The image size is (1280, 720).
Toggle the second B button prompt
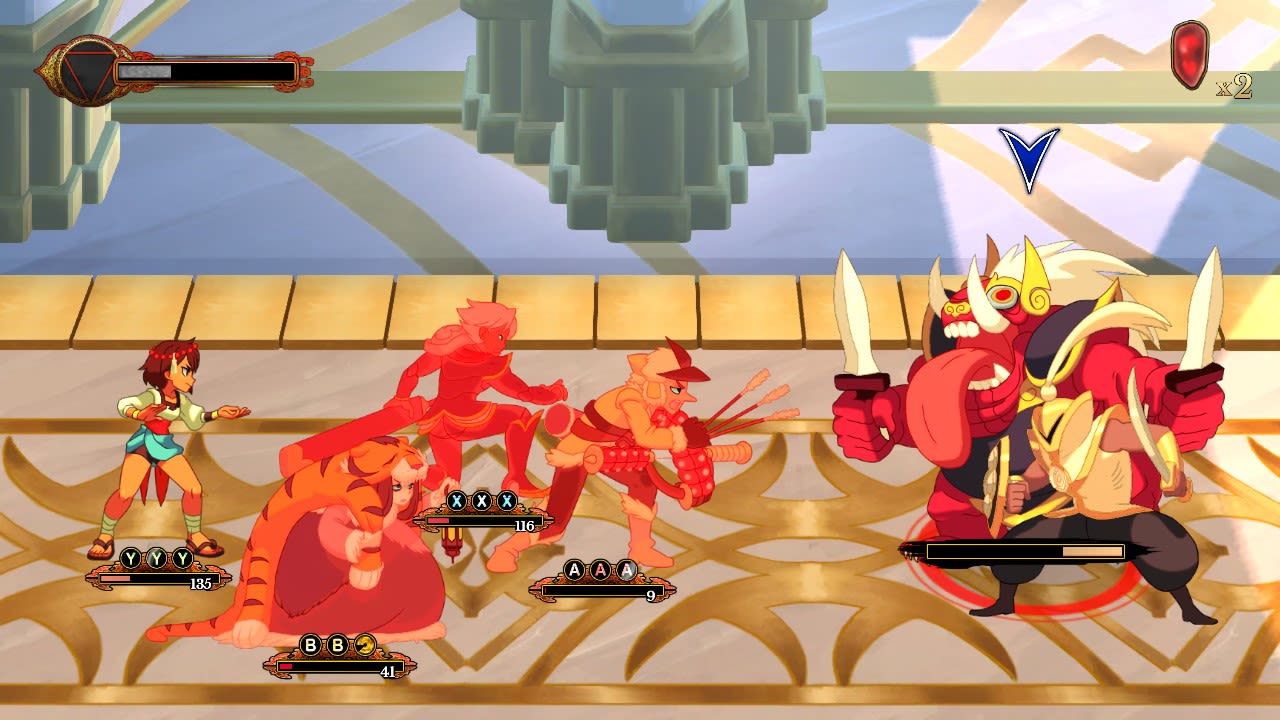pyautogui.click(x=335, y=646)
